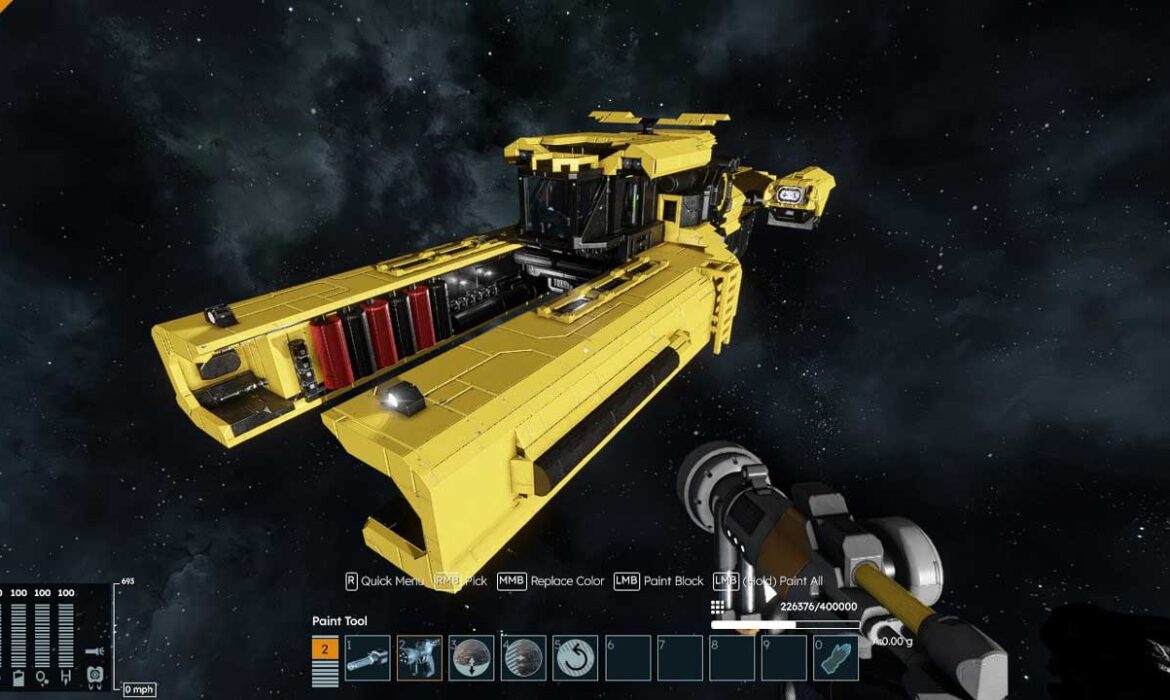Activate the circular arrow tool in slot 5
The width and height of the screenshot is (1170, 700).
coord(575,658)
